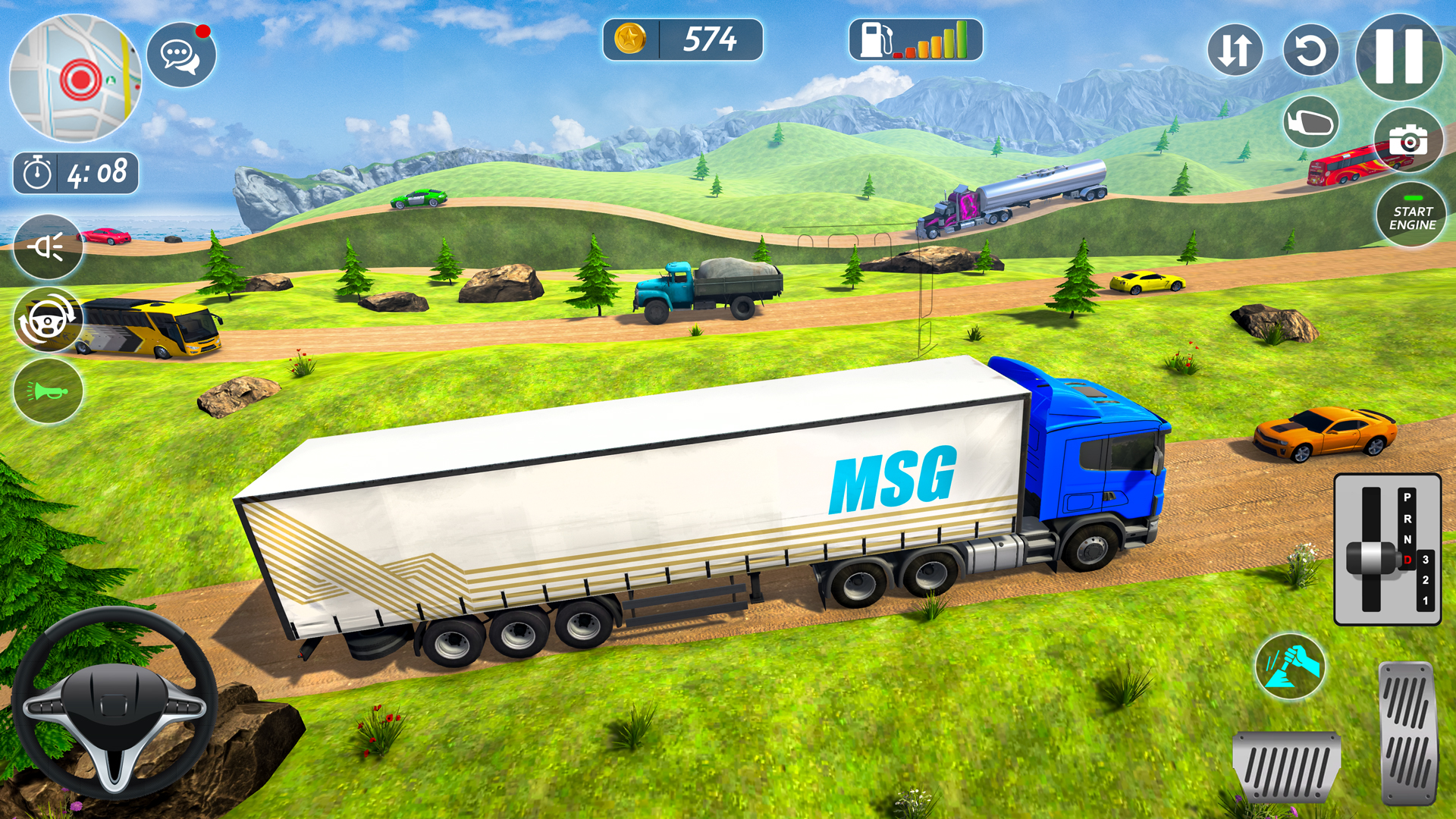Toggle the steering wheel control mode

click(47, 319)
